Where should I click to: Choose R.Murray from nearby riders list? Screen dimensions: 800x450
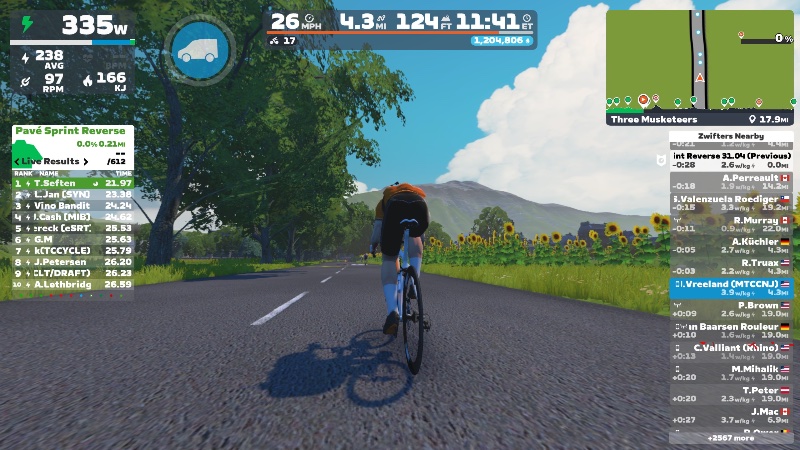pyautogui.click(x=730, y=225)
